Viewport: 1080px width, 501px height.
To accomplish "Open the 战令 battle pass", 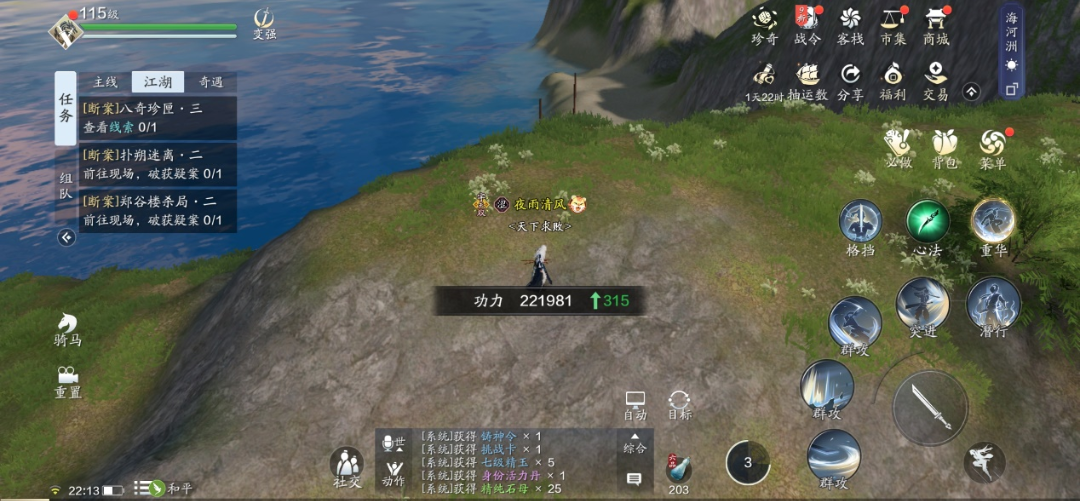I will click(x=807, y=24).
